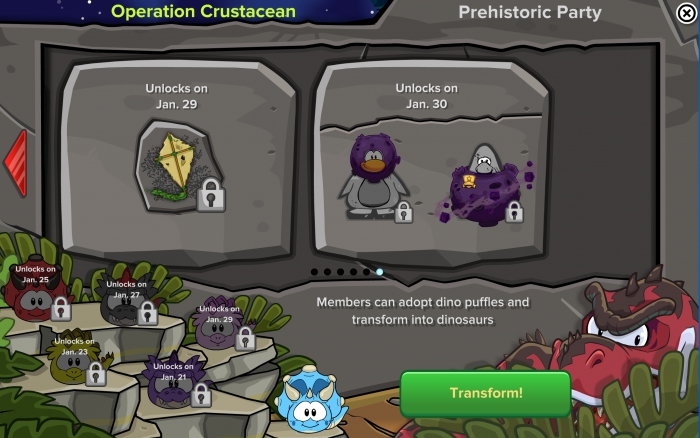Hit the green Transform! button

(x=485, y=393)
